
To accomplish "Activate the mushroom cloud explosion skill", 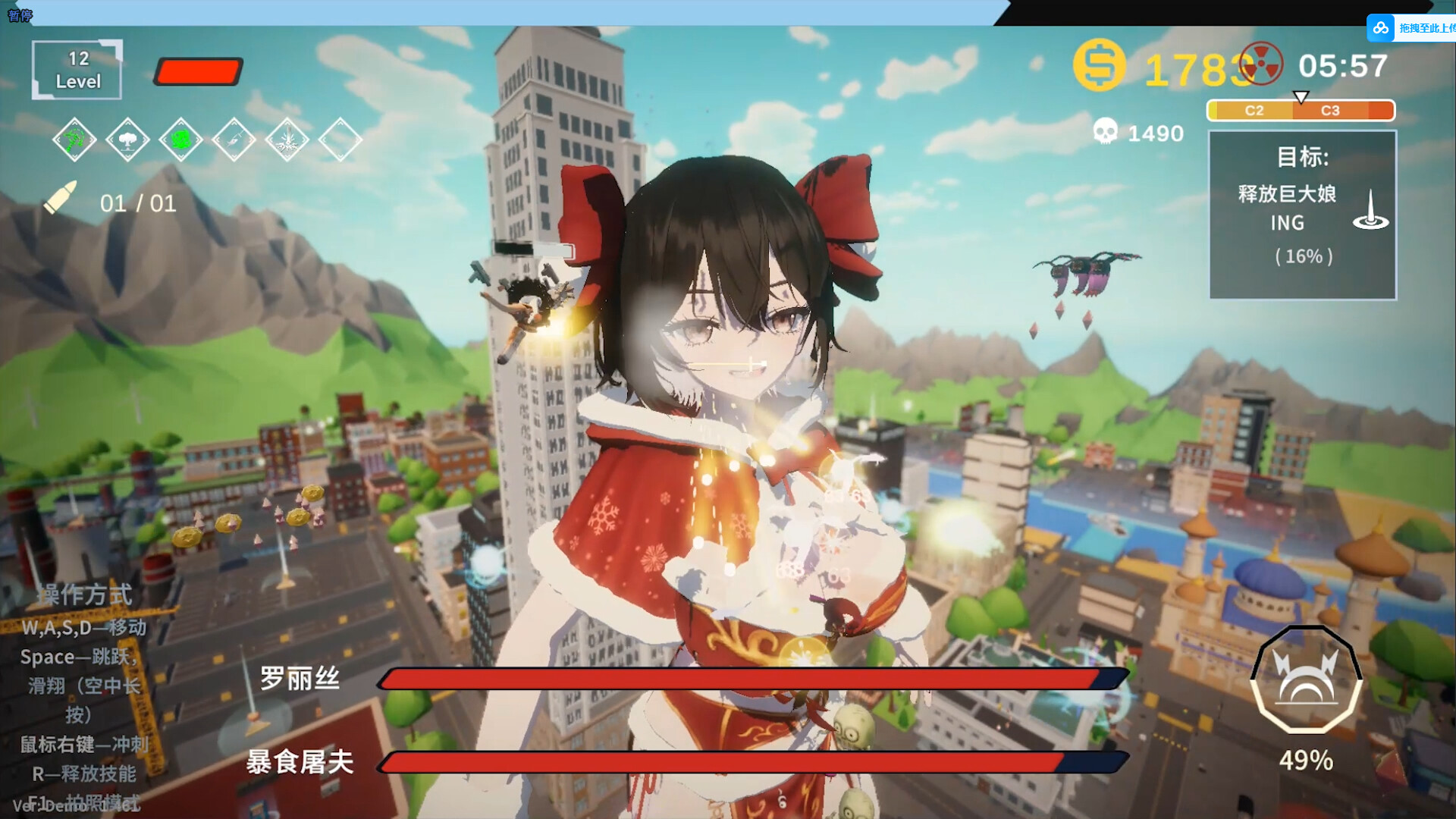I will tap(127, 140).
